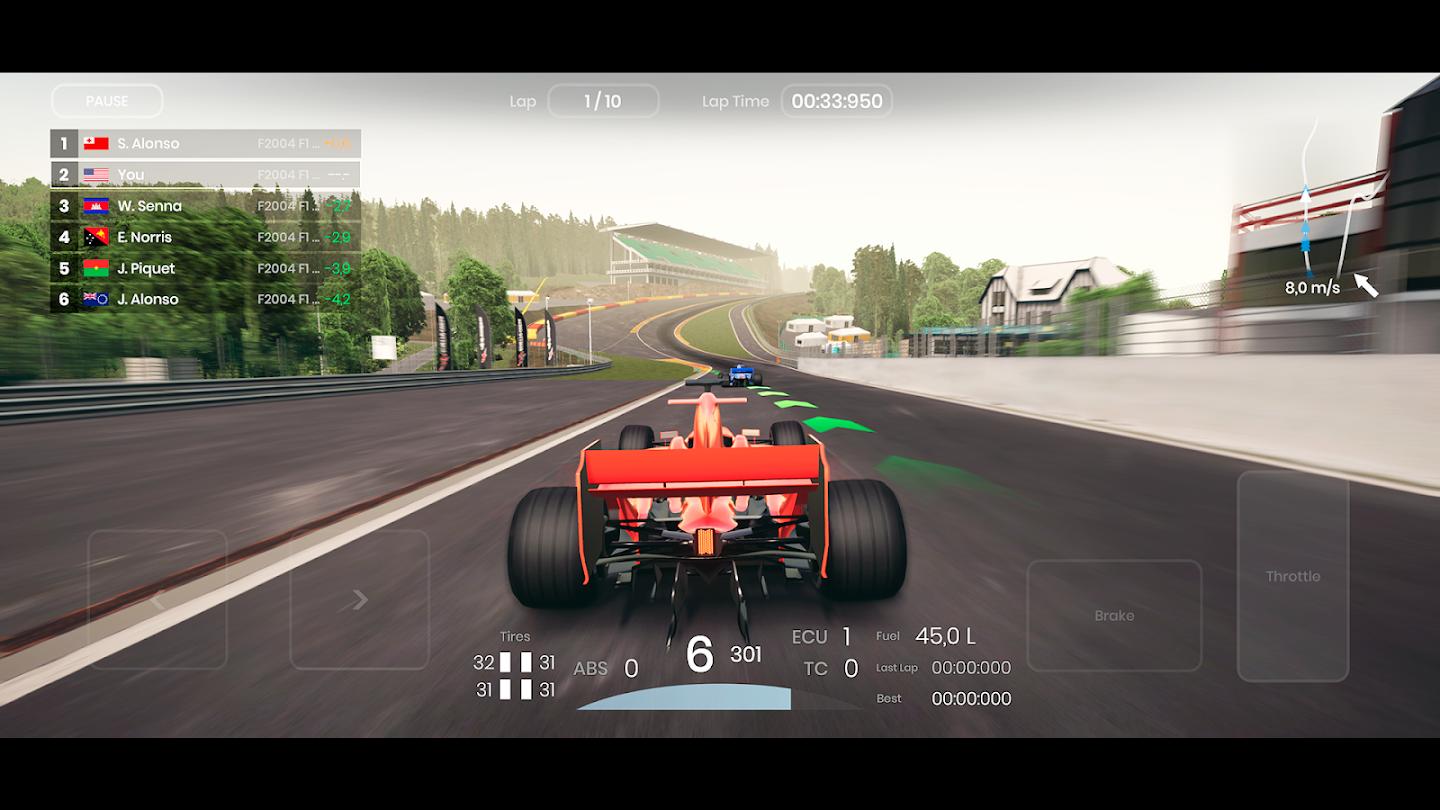Screen dimensions: 1440x810
Task: Tap the Brake pedal control
Action: pos(1114,615)
